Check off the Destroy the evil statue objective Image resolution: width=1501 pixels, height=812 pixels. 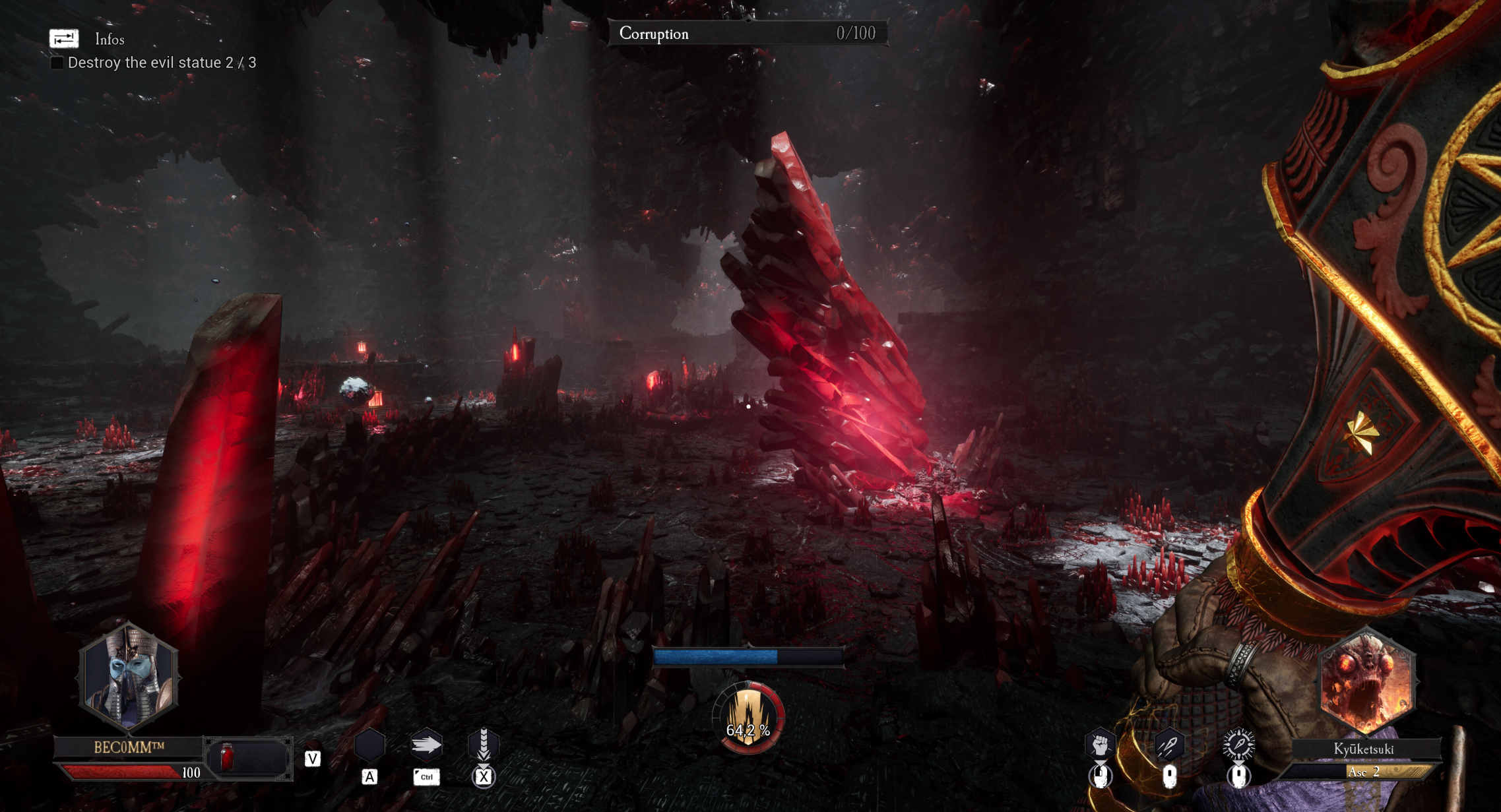56,63
